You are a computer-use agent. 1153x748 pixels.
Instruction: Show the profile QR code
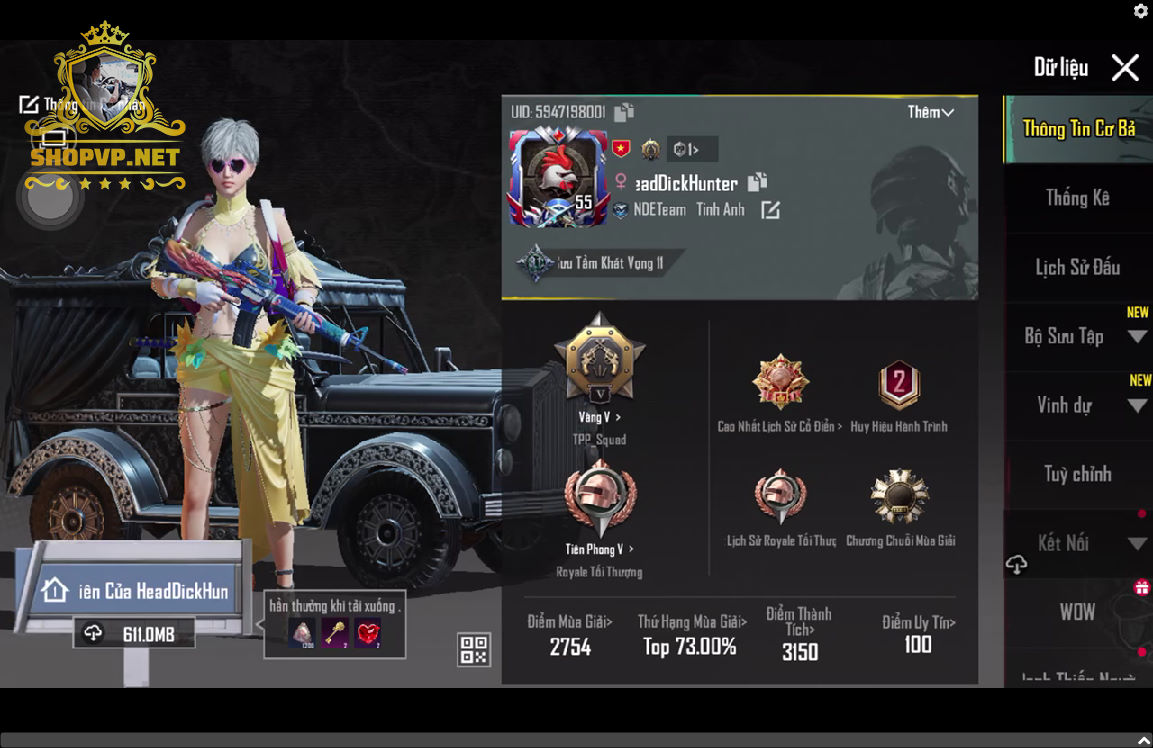click(474, 650)
